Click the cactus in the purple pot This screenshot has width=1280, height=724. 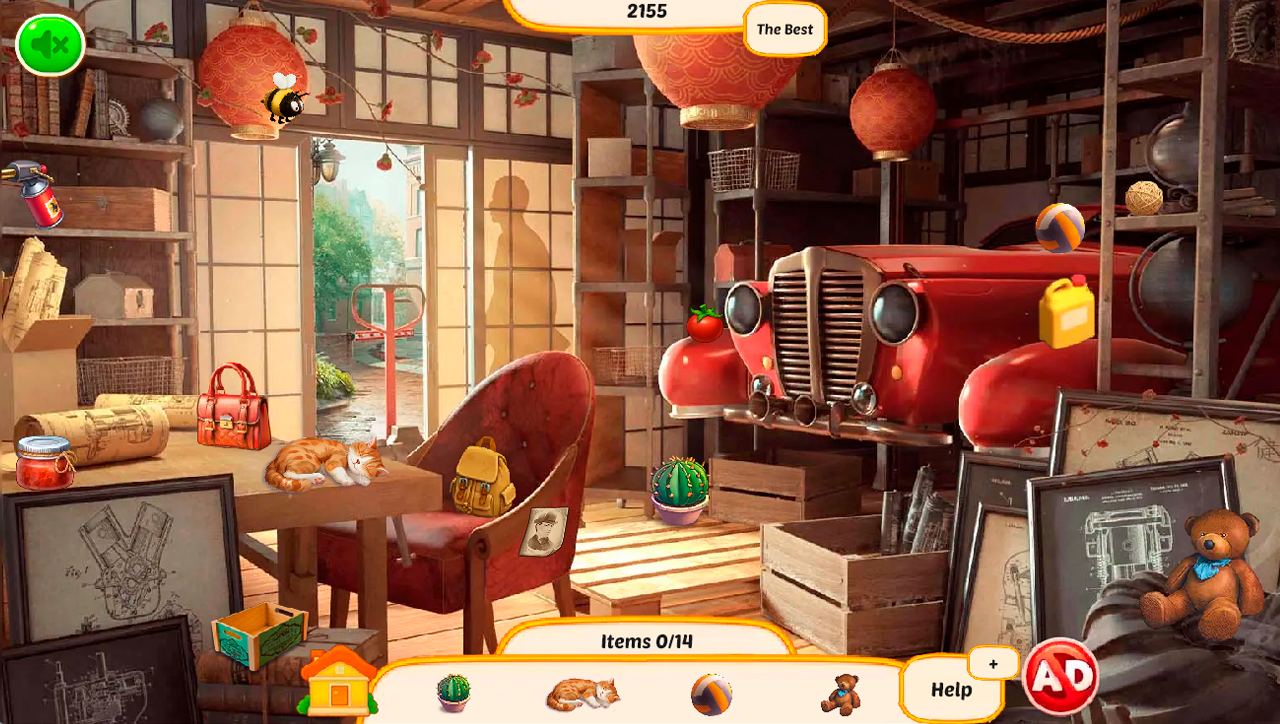[679, 484]
